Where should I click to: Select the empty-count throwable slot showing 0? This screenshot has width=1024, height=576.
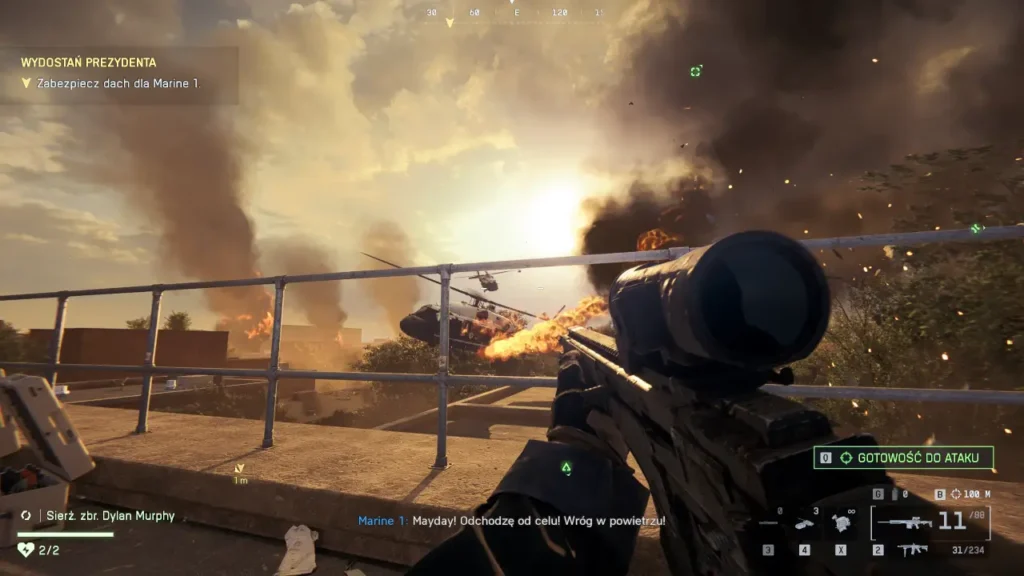[x=768, y=521]
